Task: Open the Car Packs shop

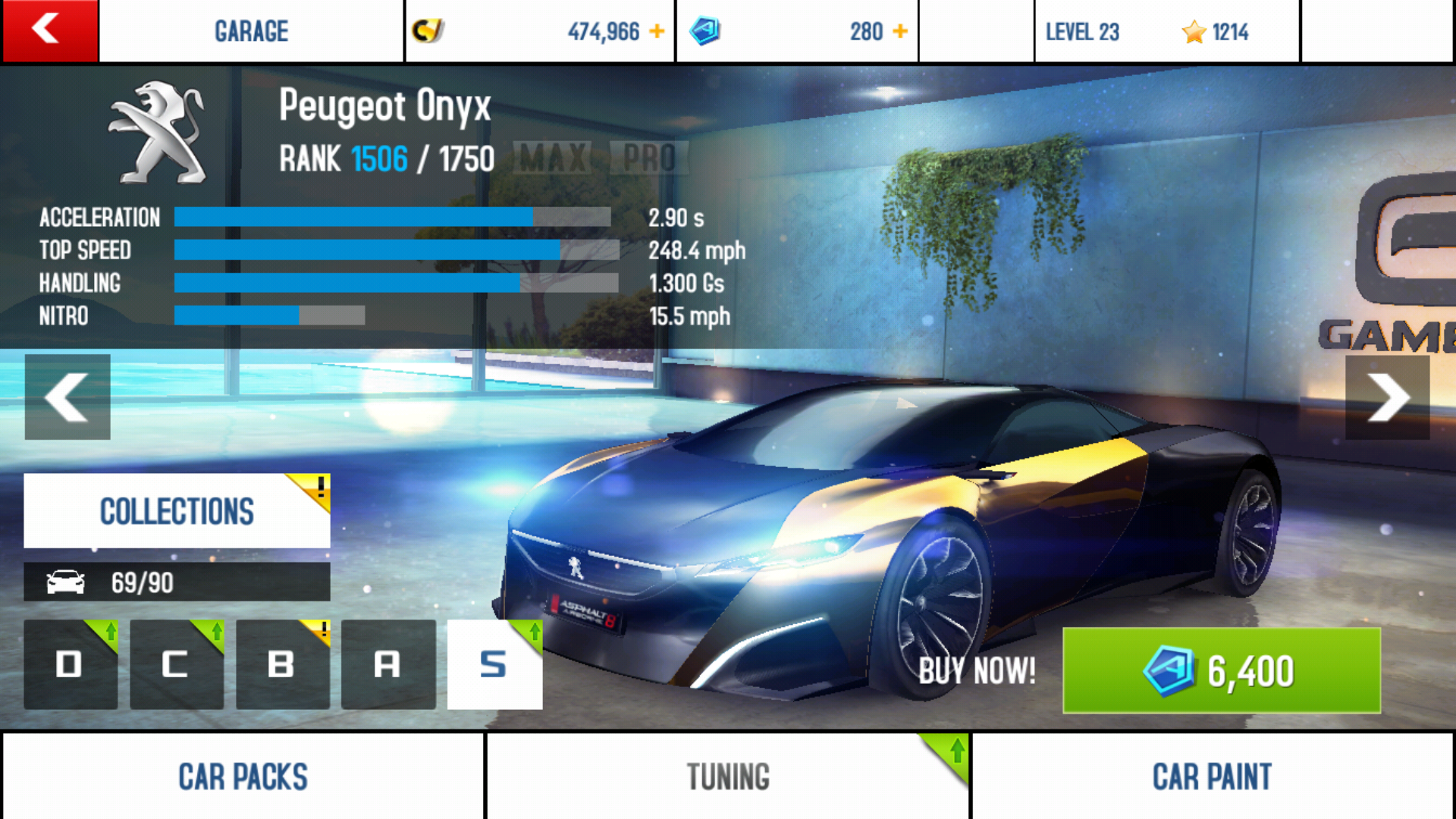Action: 243,777
